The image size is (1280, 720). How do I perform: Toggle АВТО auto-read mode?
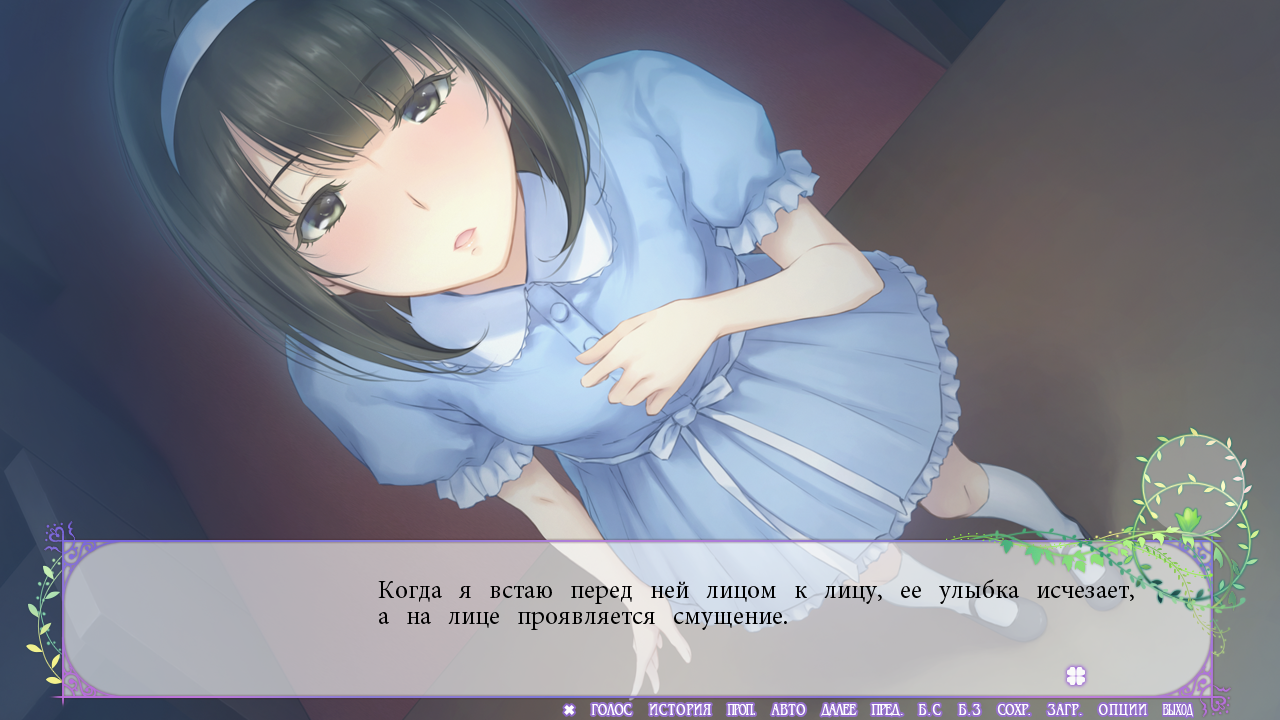(x=788, y=710)
